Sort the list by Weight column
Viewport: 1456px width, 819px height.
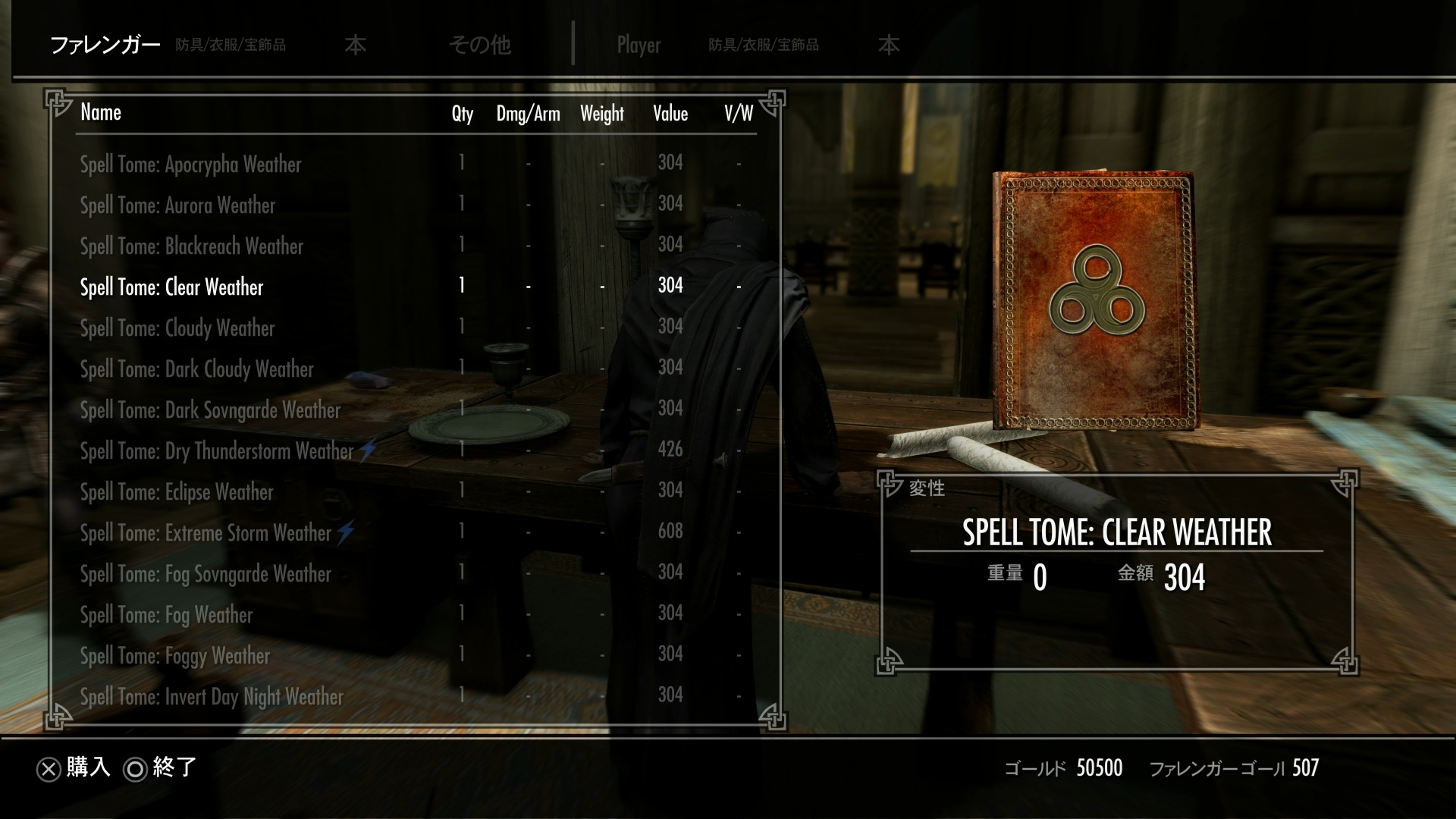[602, 114]
